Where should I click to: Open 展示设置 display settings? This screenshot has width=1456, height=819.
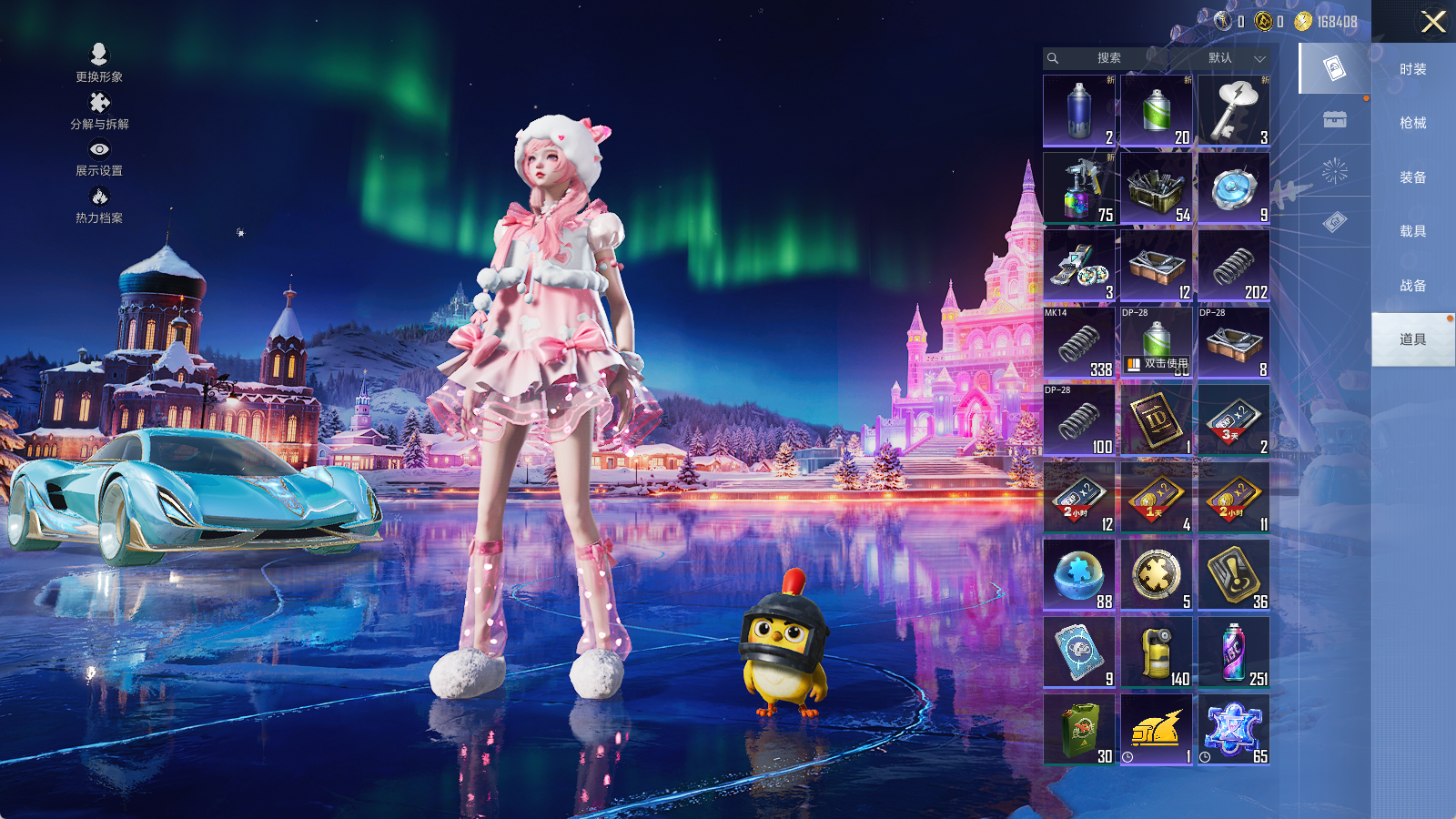click(x=99, y=157)
